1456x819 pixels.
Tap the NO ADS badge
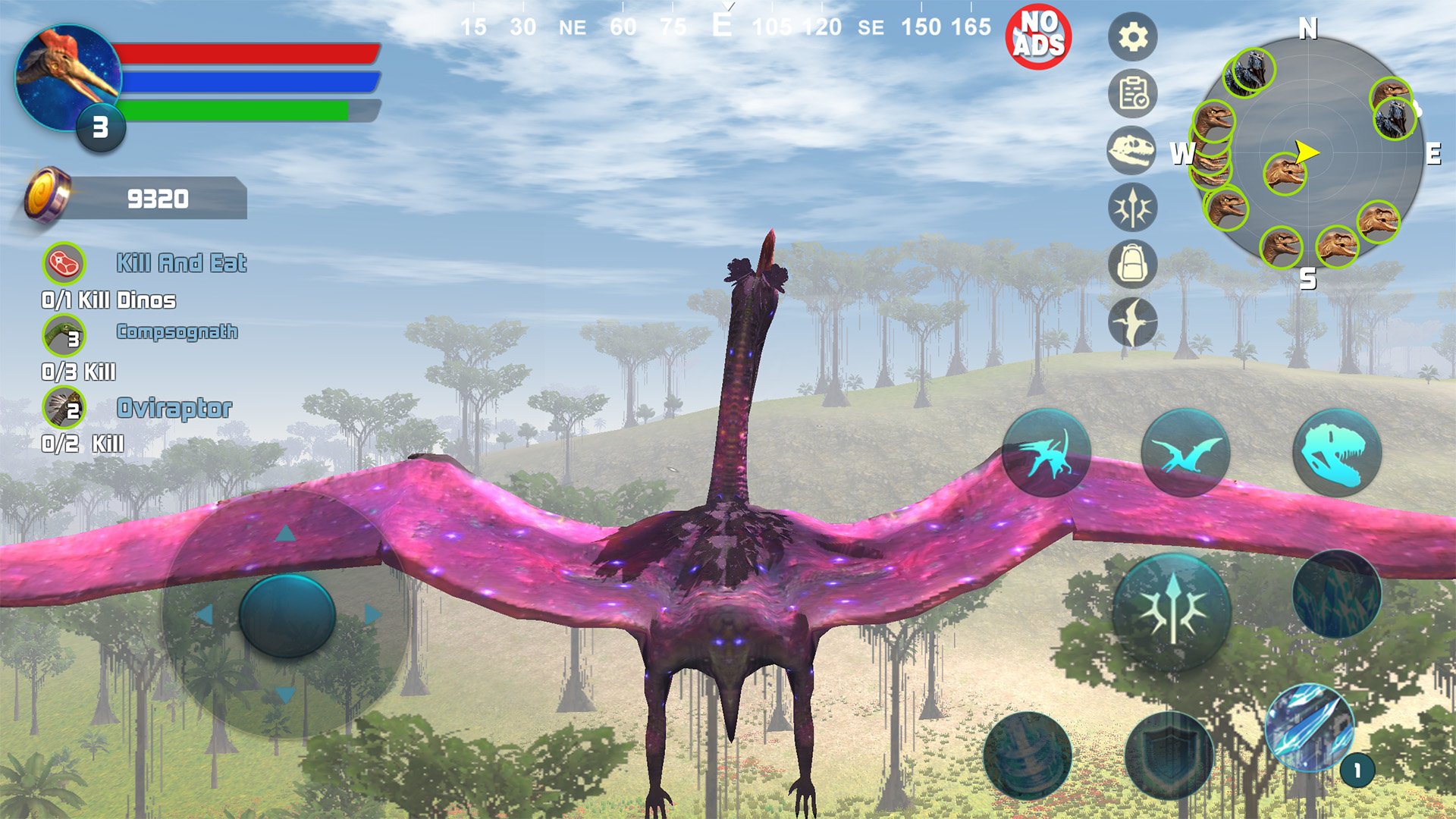coord(1040,33)
